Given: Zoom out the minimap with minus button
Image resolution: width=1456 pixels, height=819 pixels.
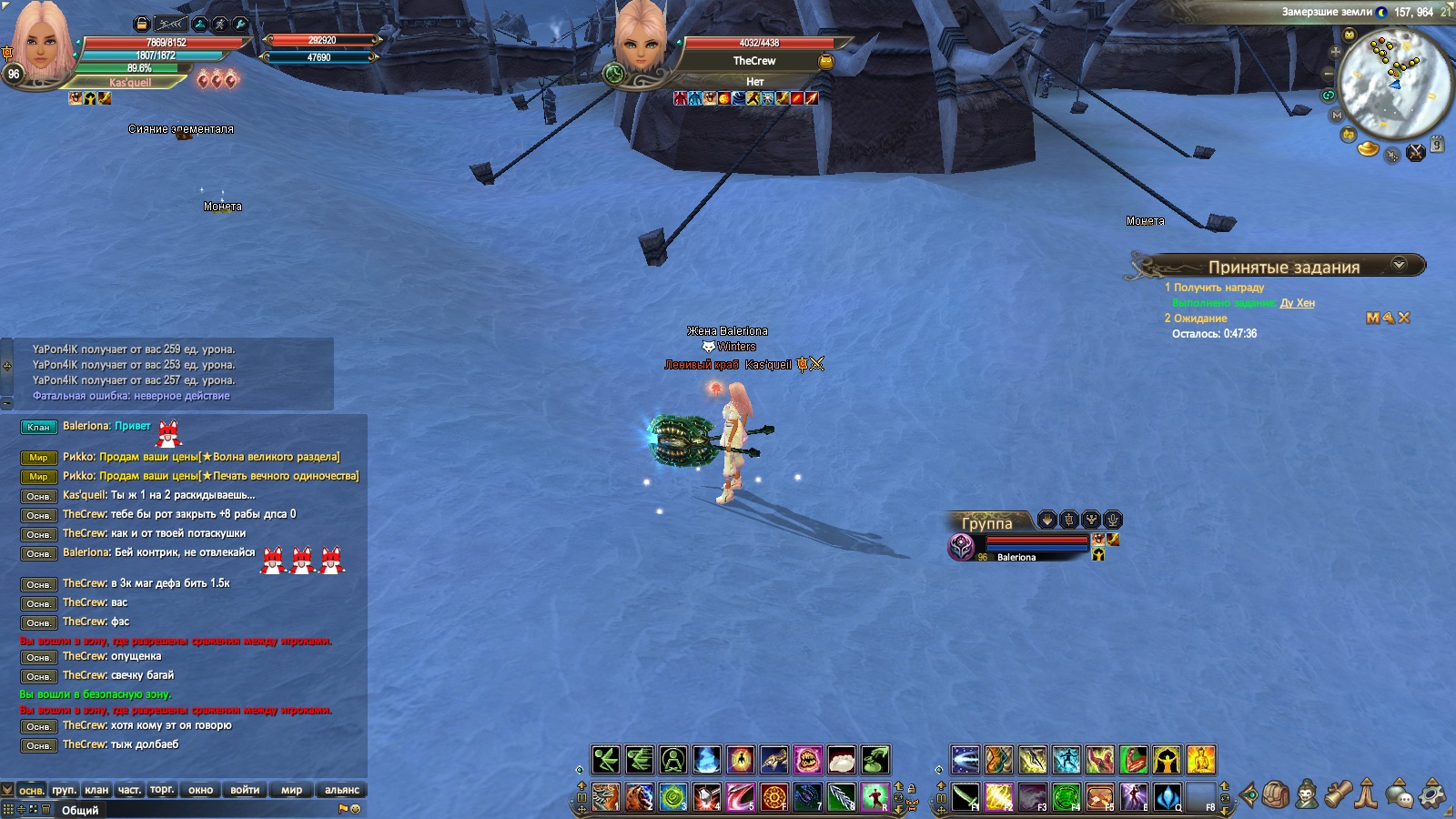Looking at the screenshot, I should click(1328, 73).
